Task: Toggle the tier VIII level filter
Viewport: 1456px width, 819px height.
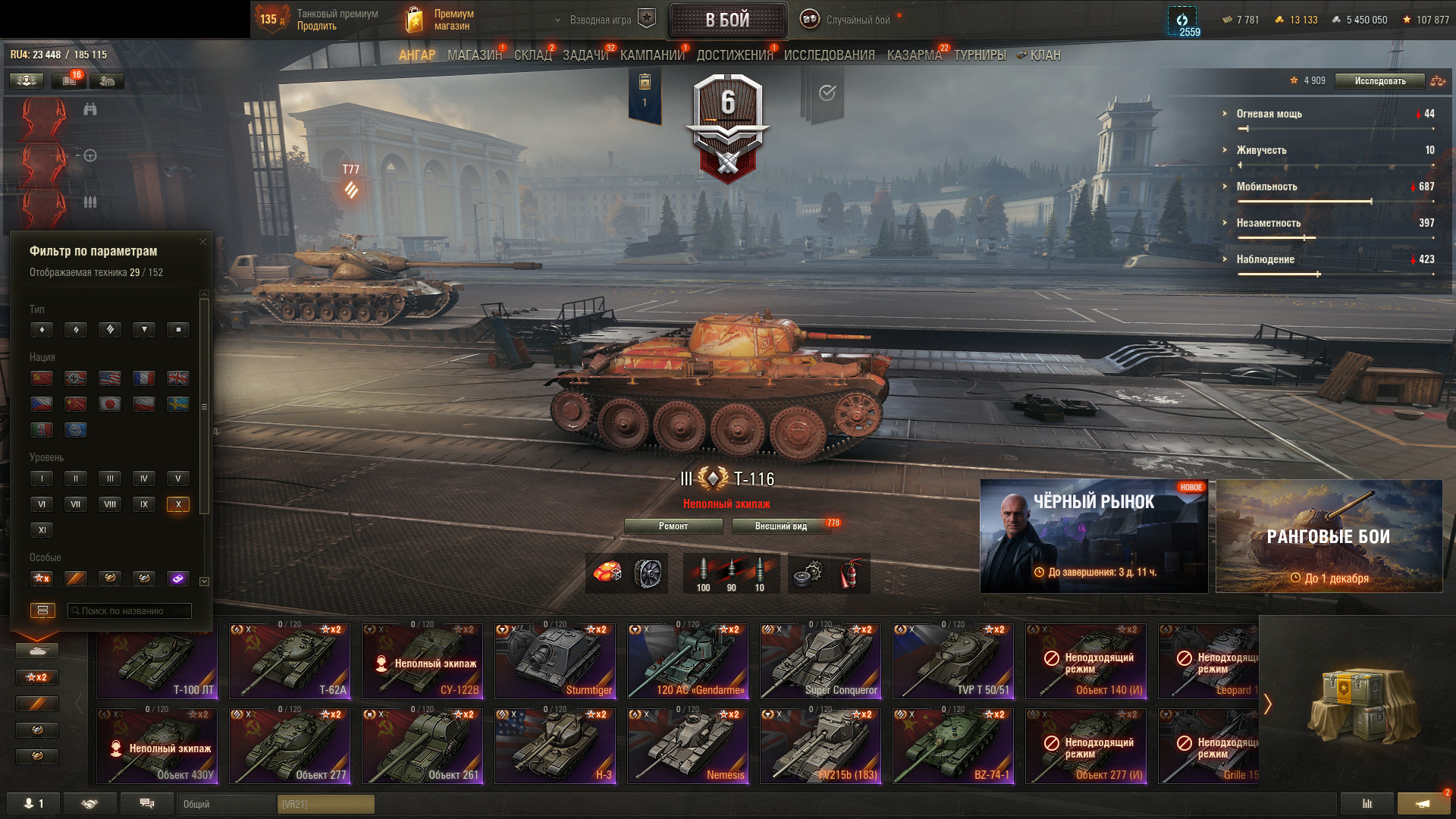Action: click(110, 504)
